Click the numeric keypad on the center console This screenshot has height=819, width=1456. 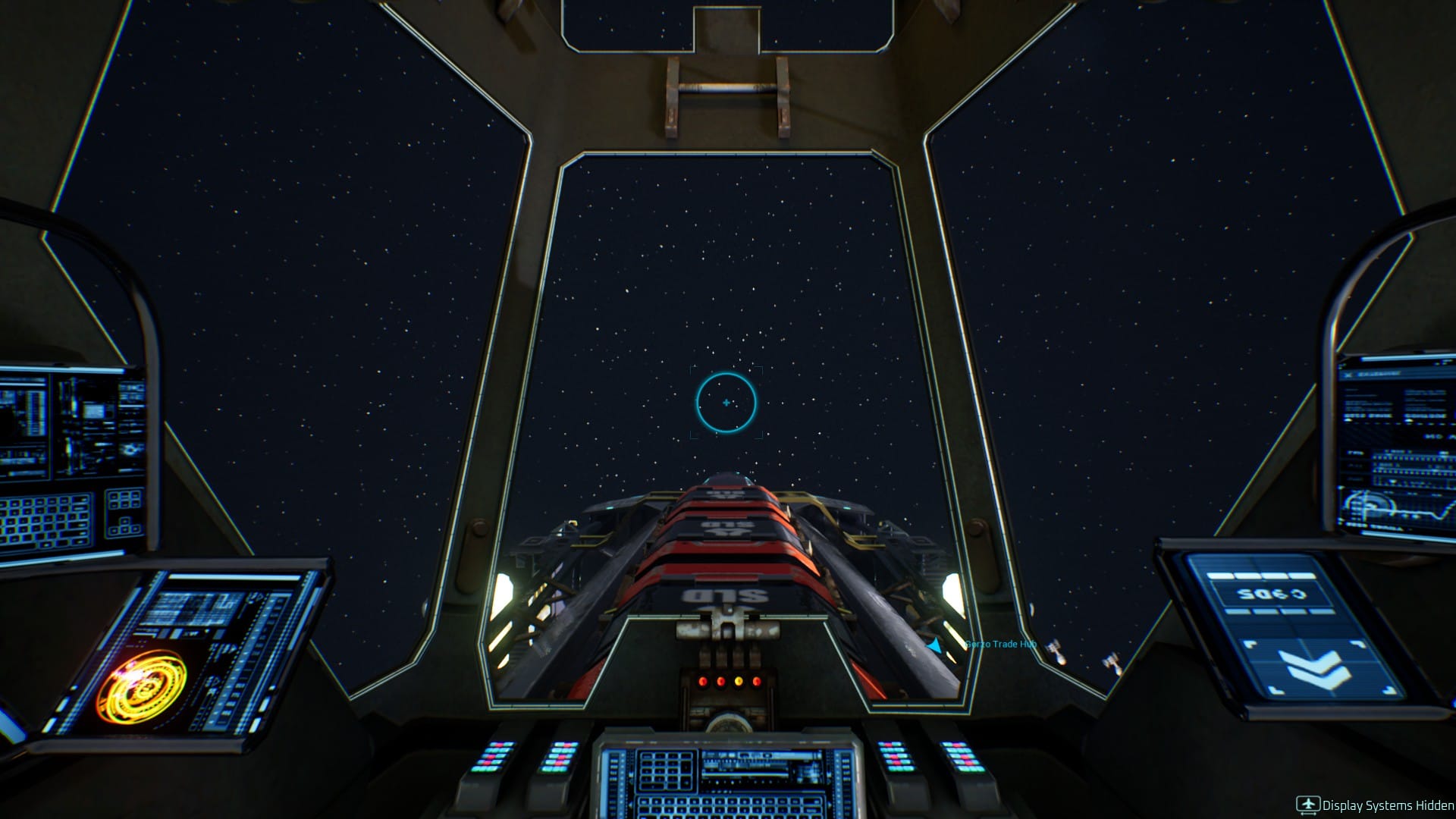click(666, 772)
